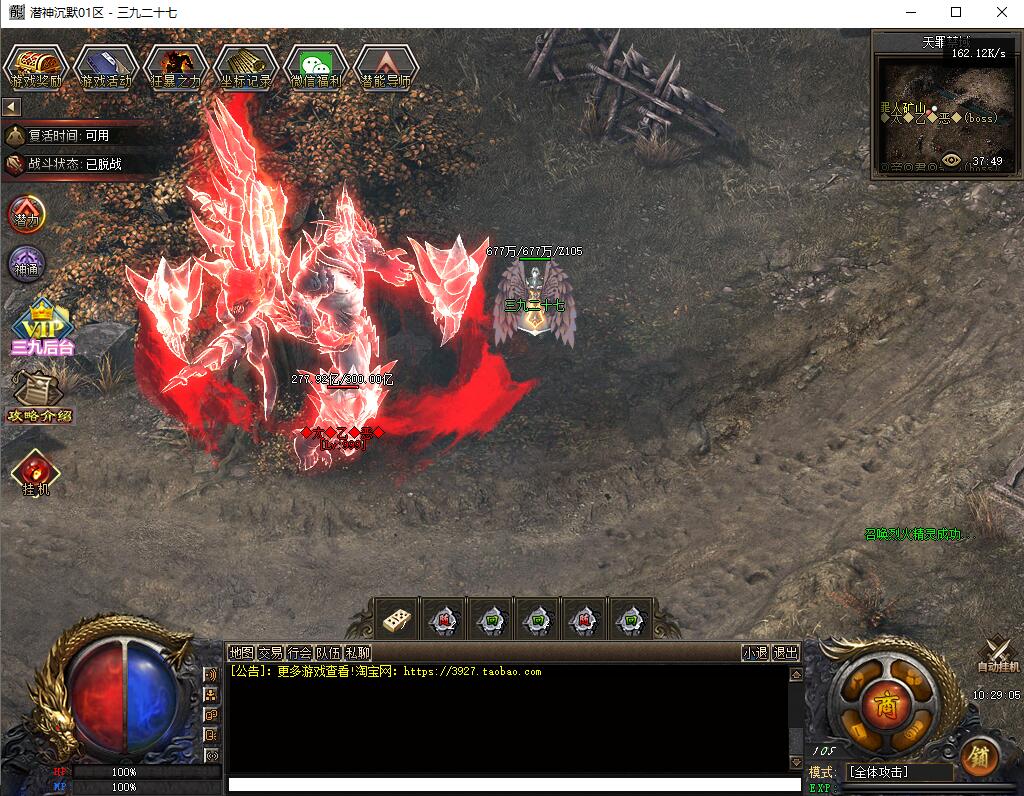The width and height of the screenshot is (1024, 796).
Task: Start 自动挂机 crossed swords button
Action: 997,655
